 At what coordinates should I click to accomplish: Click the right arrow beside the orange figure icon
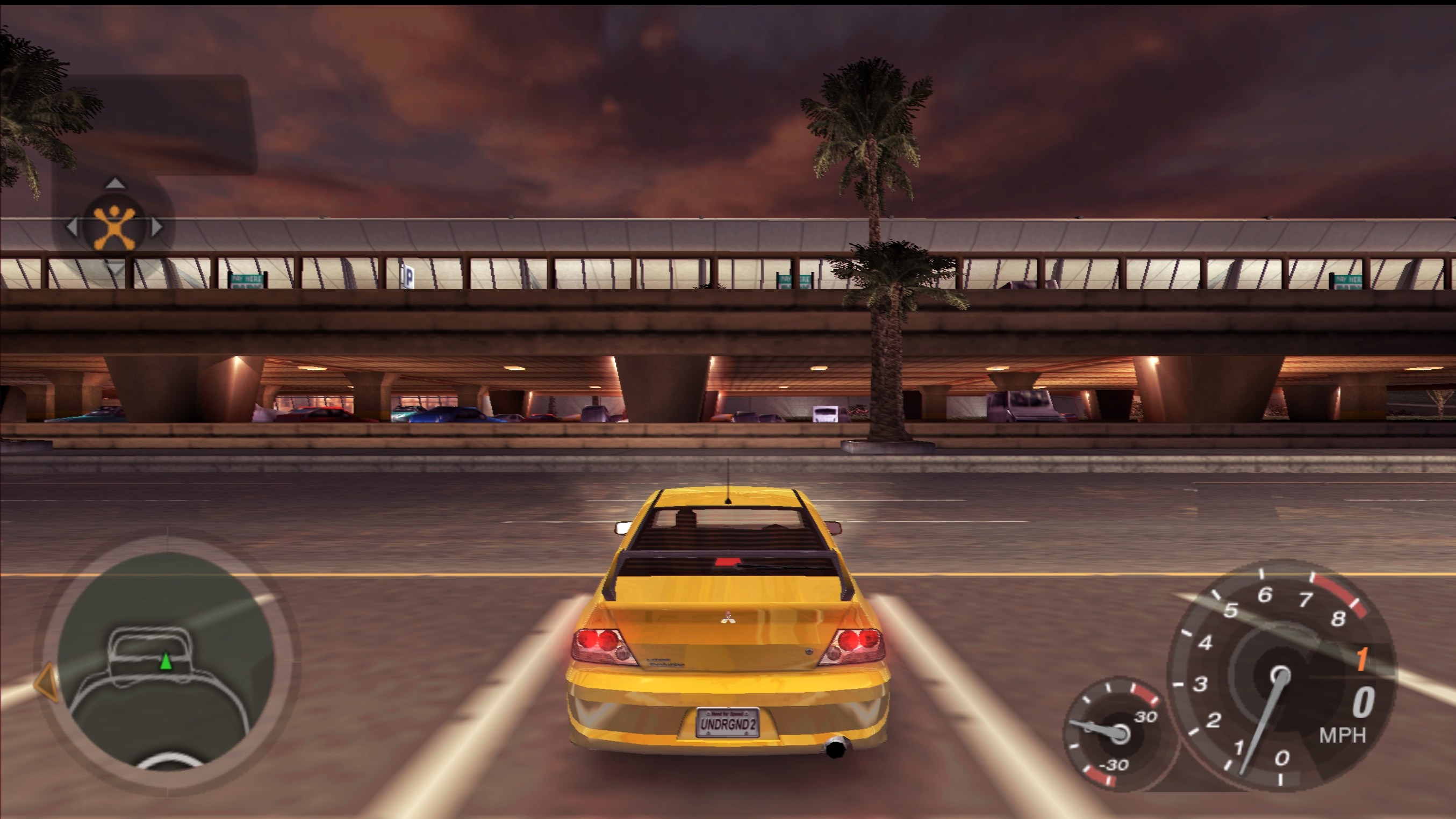(157, 227)
